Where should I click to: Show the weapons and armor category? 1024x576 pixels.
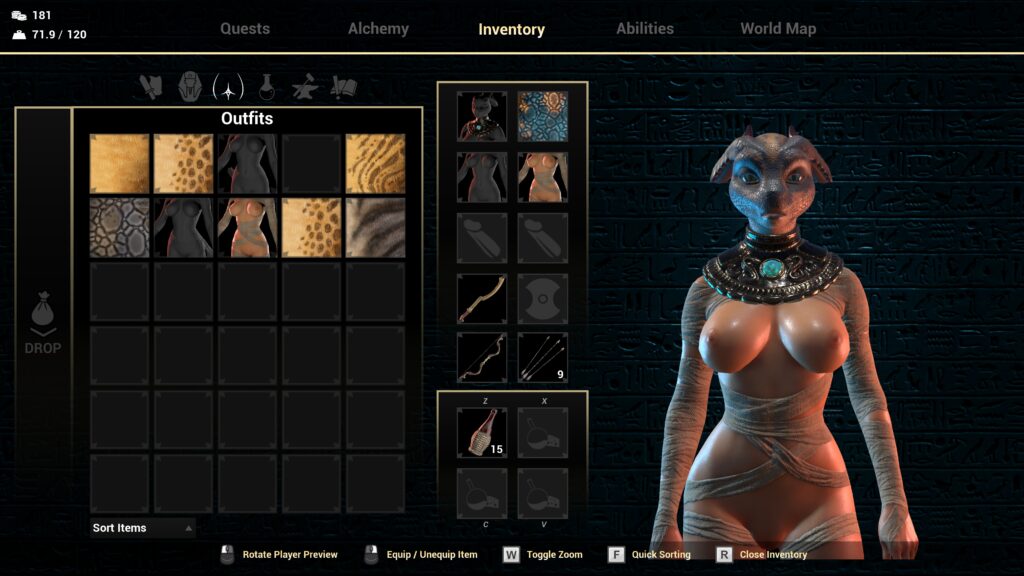pyautogui.click(x=152, y=88)
